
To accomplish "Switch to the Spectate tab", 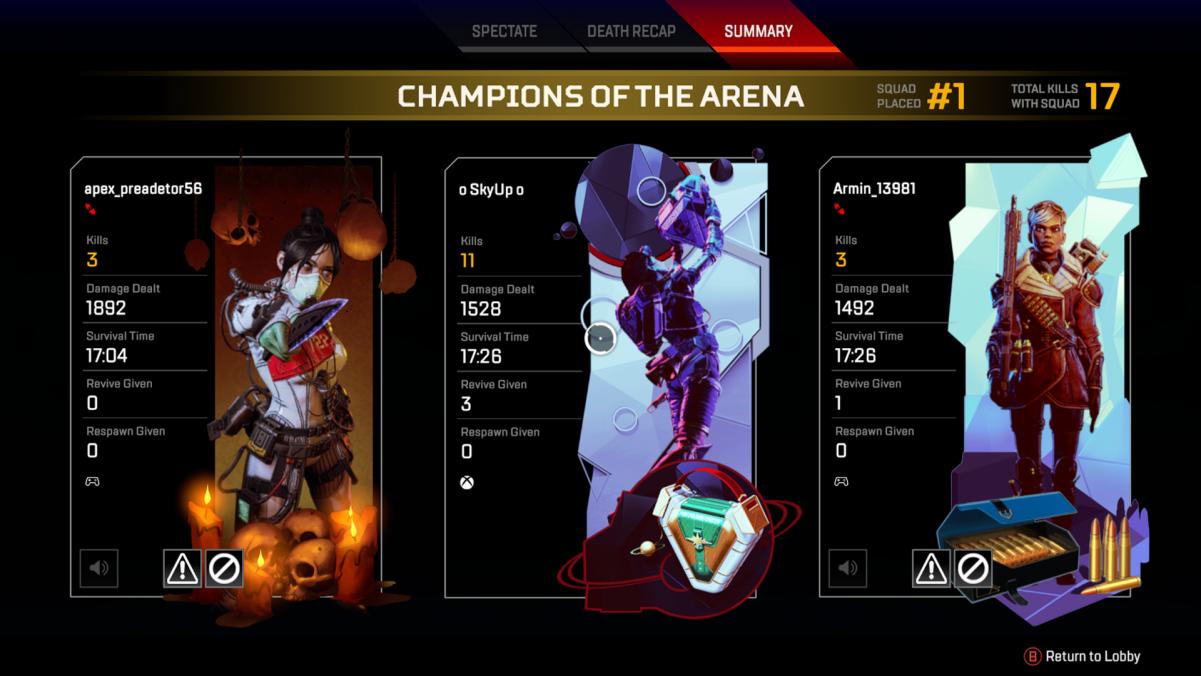I will [504, 31].
